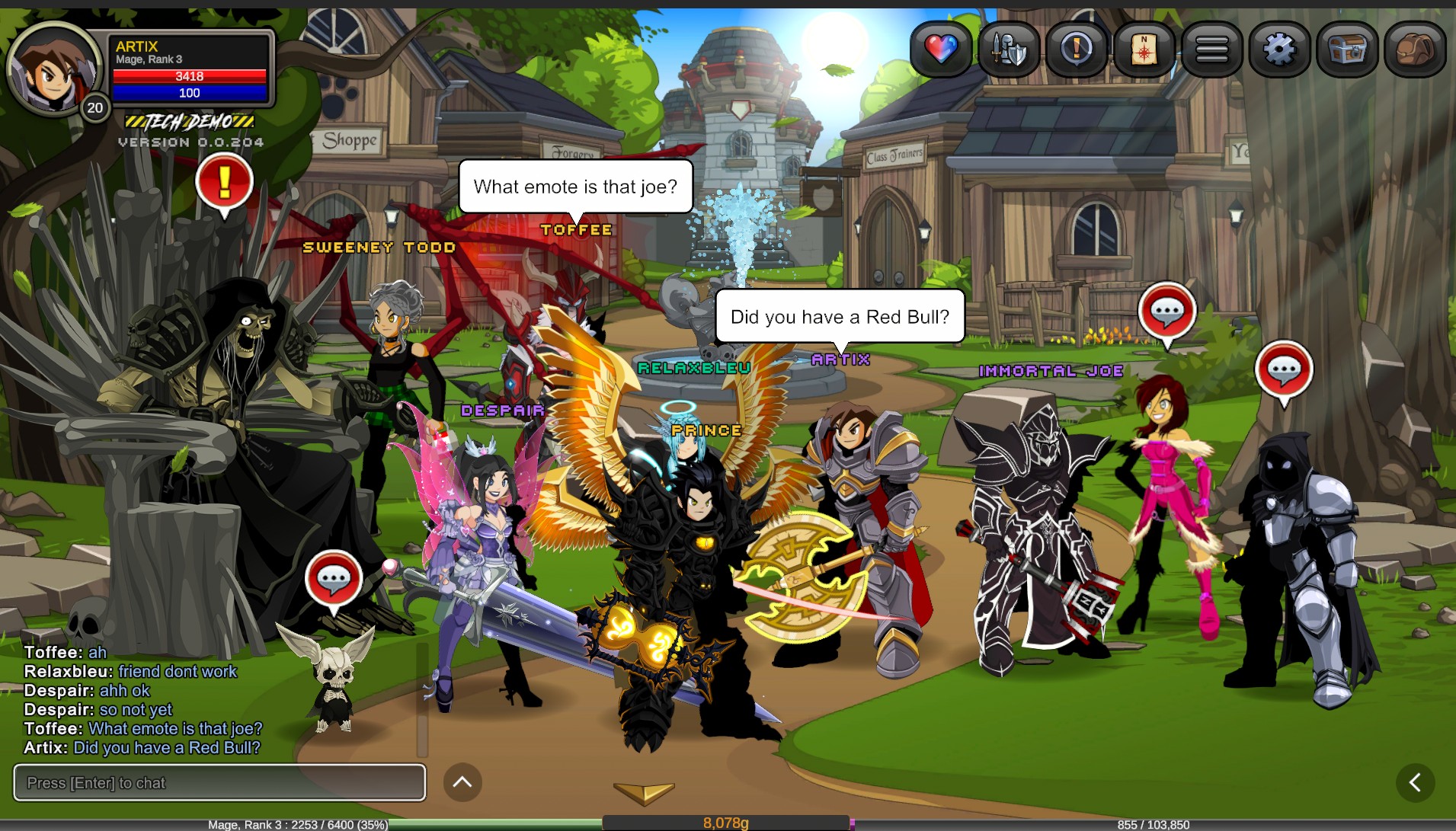Open the treasure chest shop icon
This screenshot has width=1456, height=831.
click(x=1347, y=50)
